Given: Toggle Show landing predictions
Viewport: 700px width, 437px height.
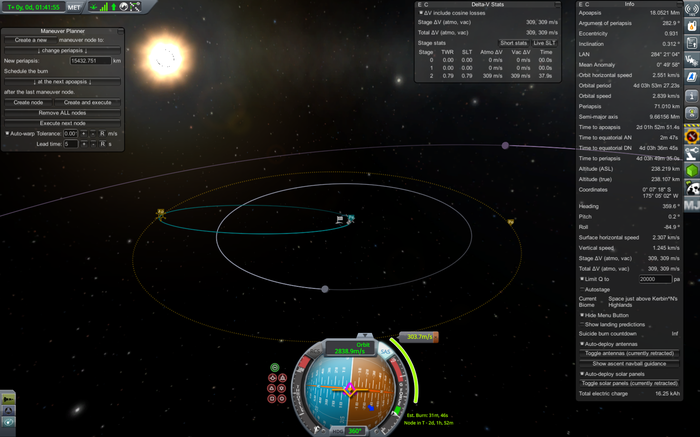Looking at the screenshot, I should click(x=583, y=324).
